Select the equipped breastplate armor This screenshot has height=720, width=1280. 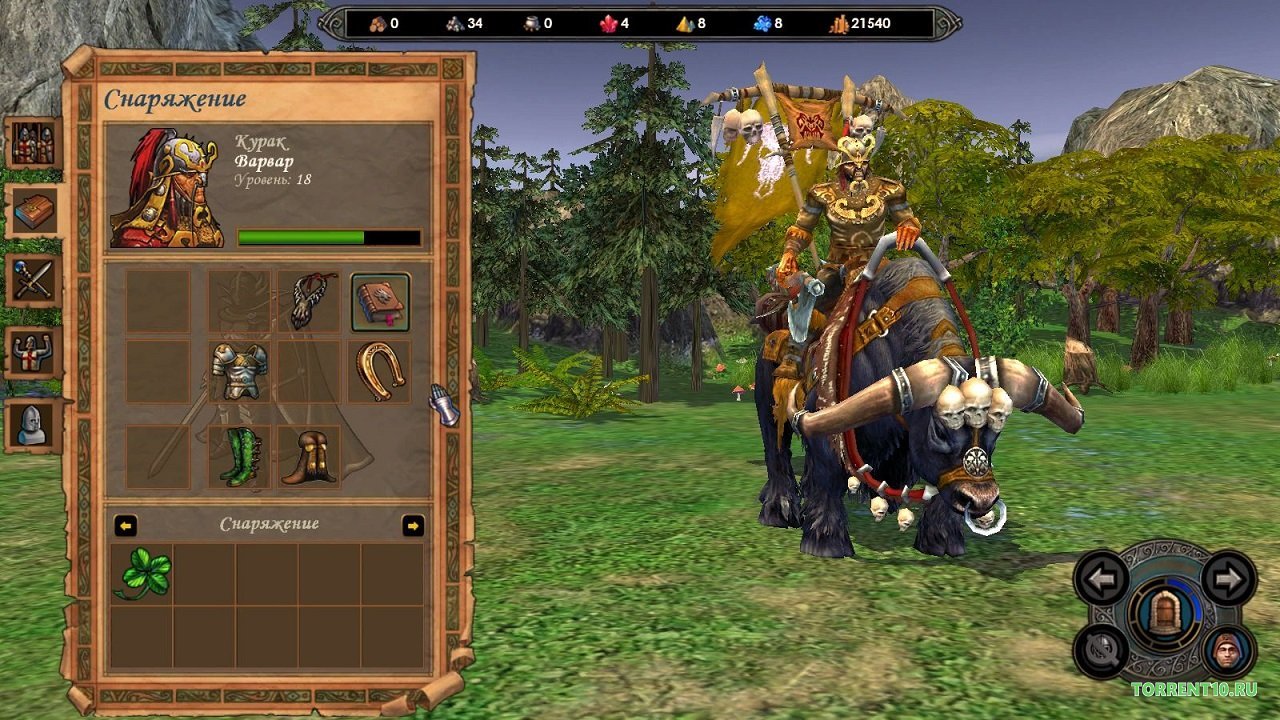pyautogui.click(x=239, y=371)
